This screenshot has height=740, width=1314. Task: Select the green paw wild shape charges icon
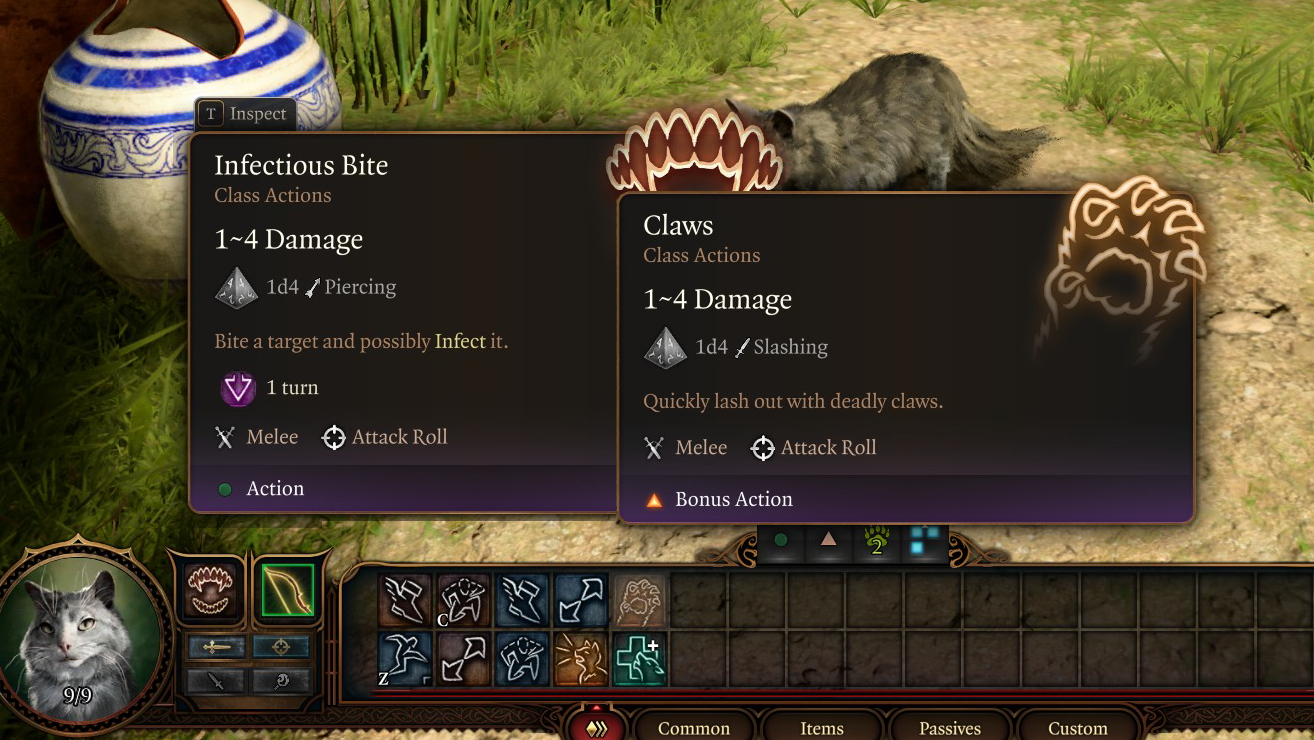877,541
